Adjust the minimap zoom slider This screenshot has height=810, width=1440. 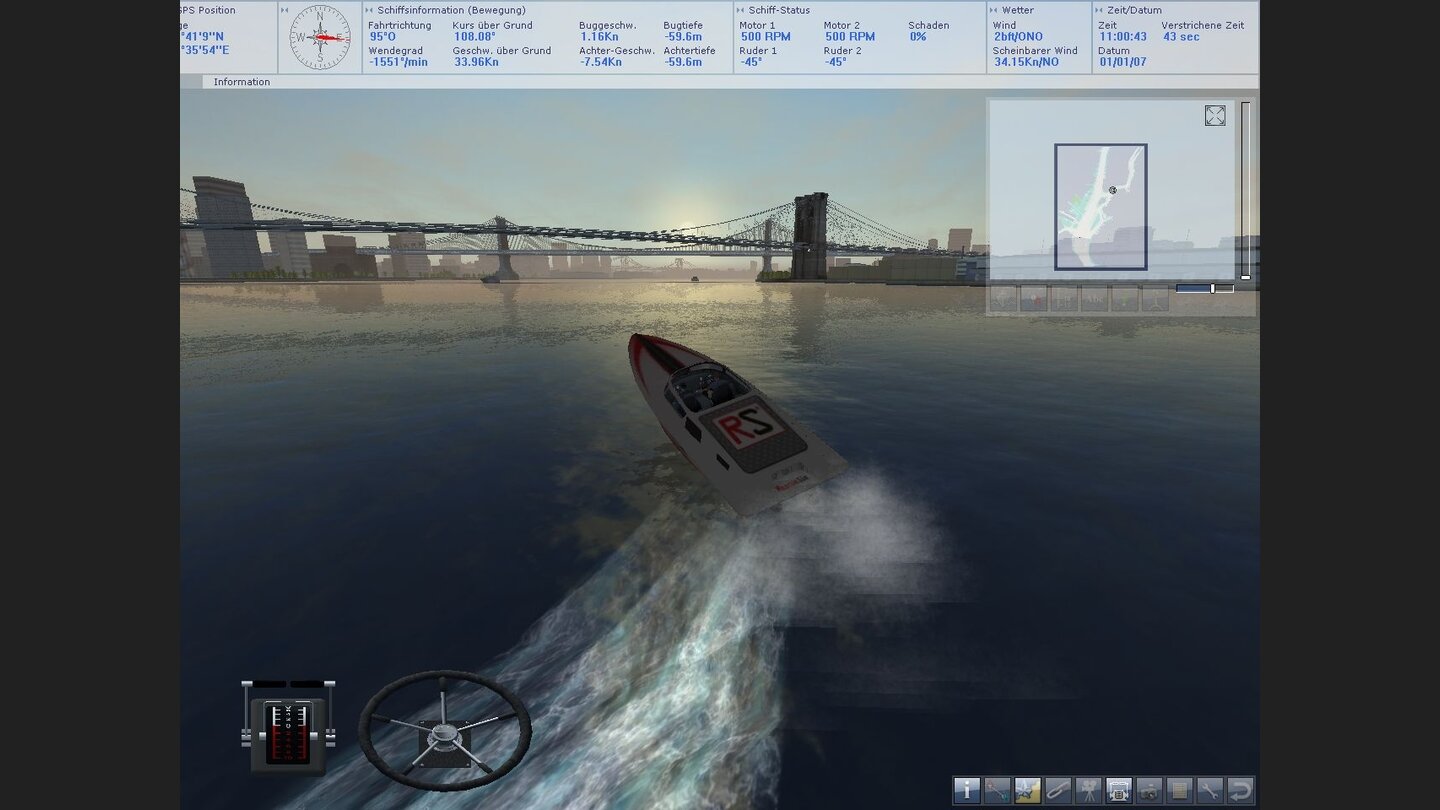coord(1211,288)
